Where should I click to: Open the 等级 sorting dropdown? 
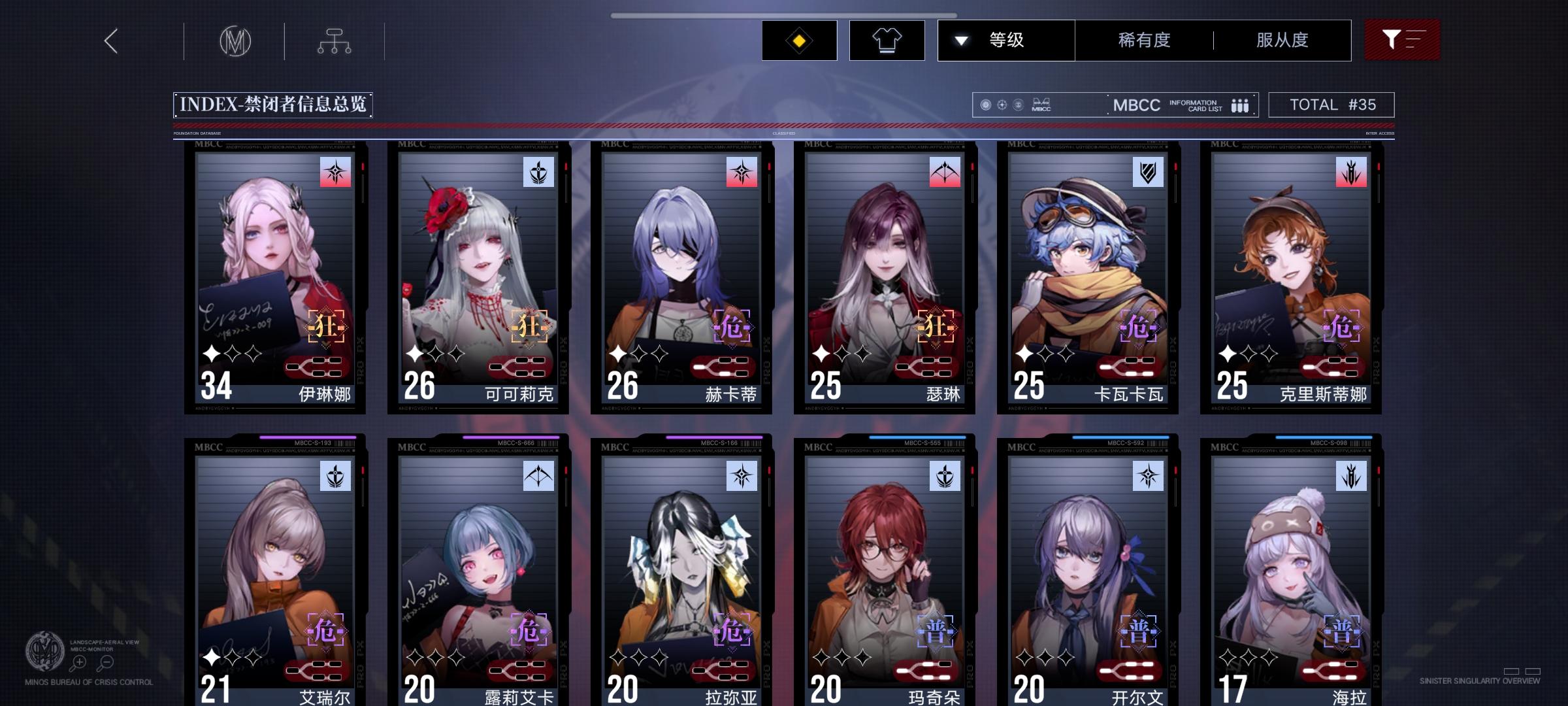click(1006, 40)
